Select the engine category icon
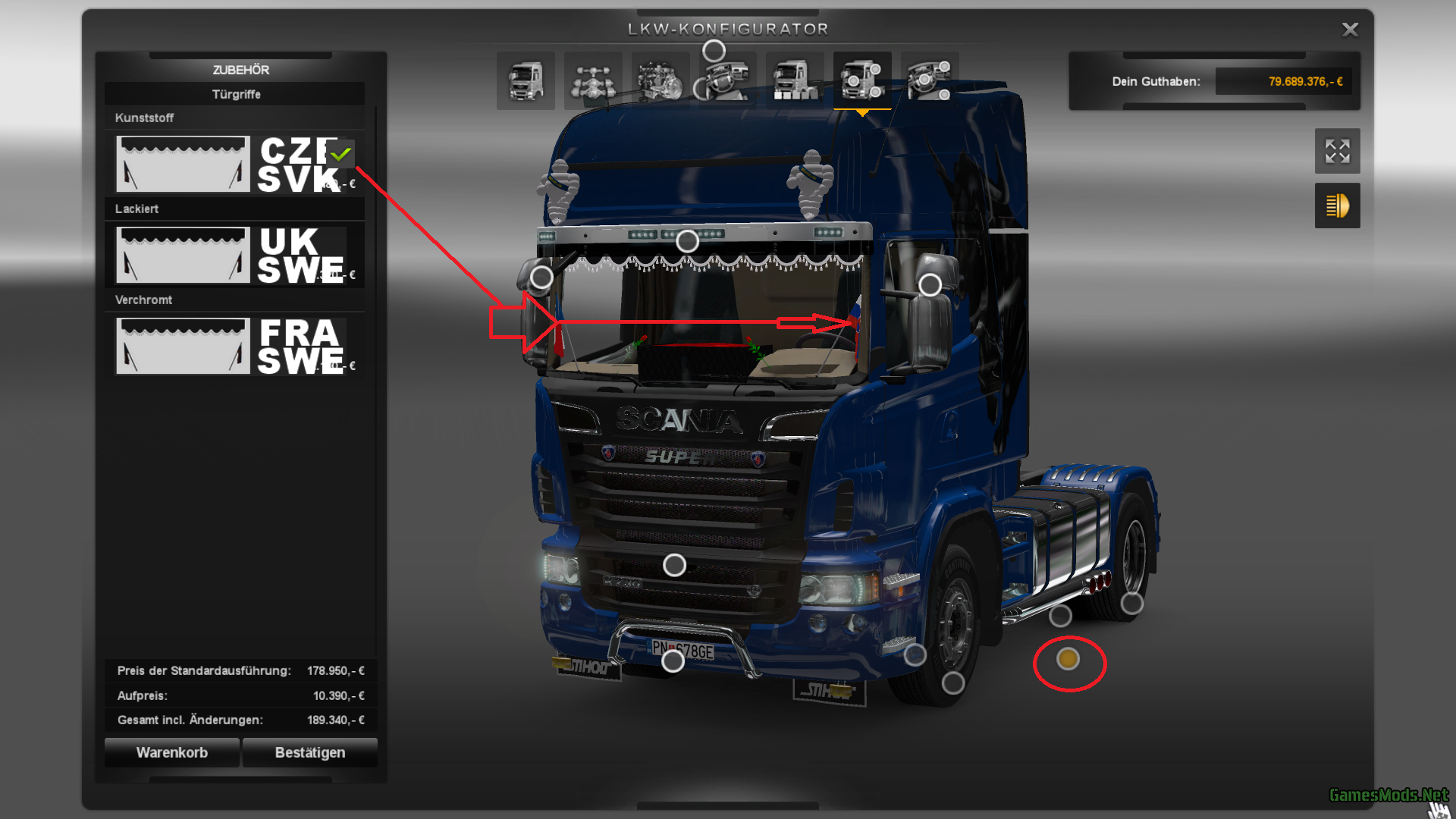1456x819 pixels. tap(661, 80)
